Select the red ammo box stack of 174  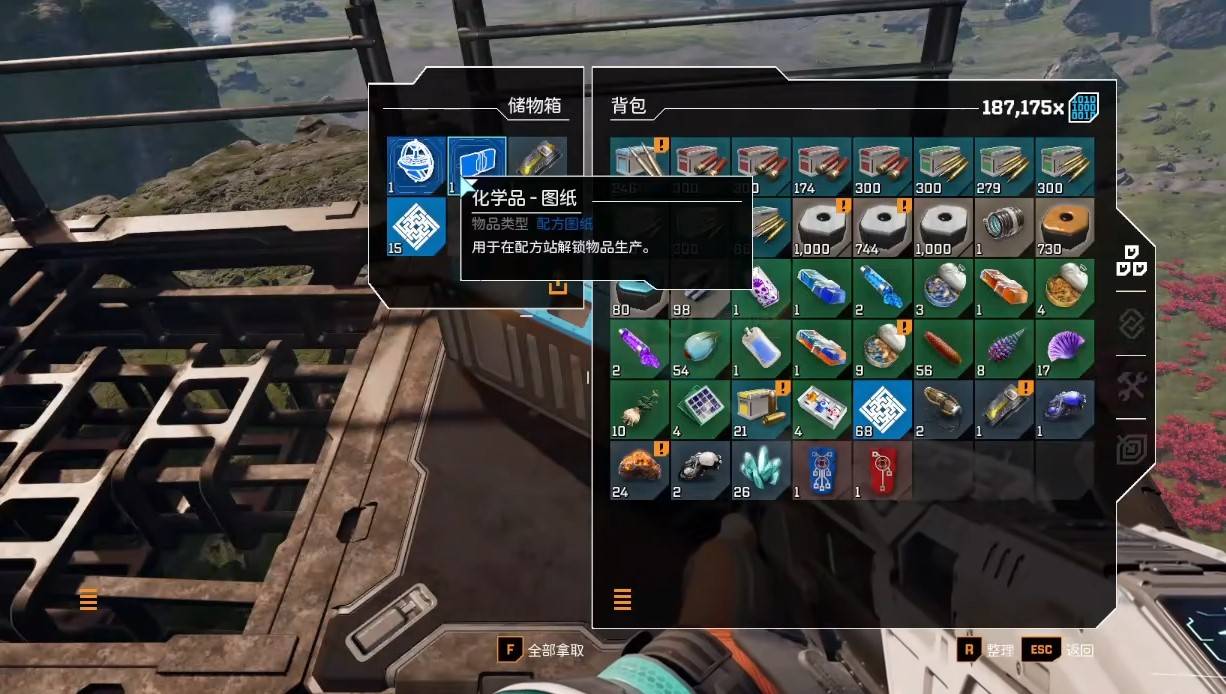point(822,166)
